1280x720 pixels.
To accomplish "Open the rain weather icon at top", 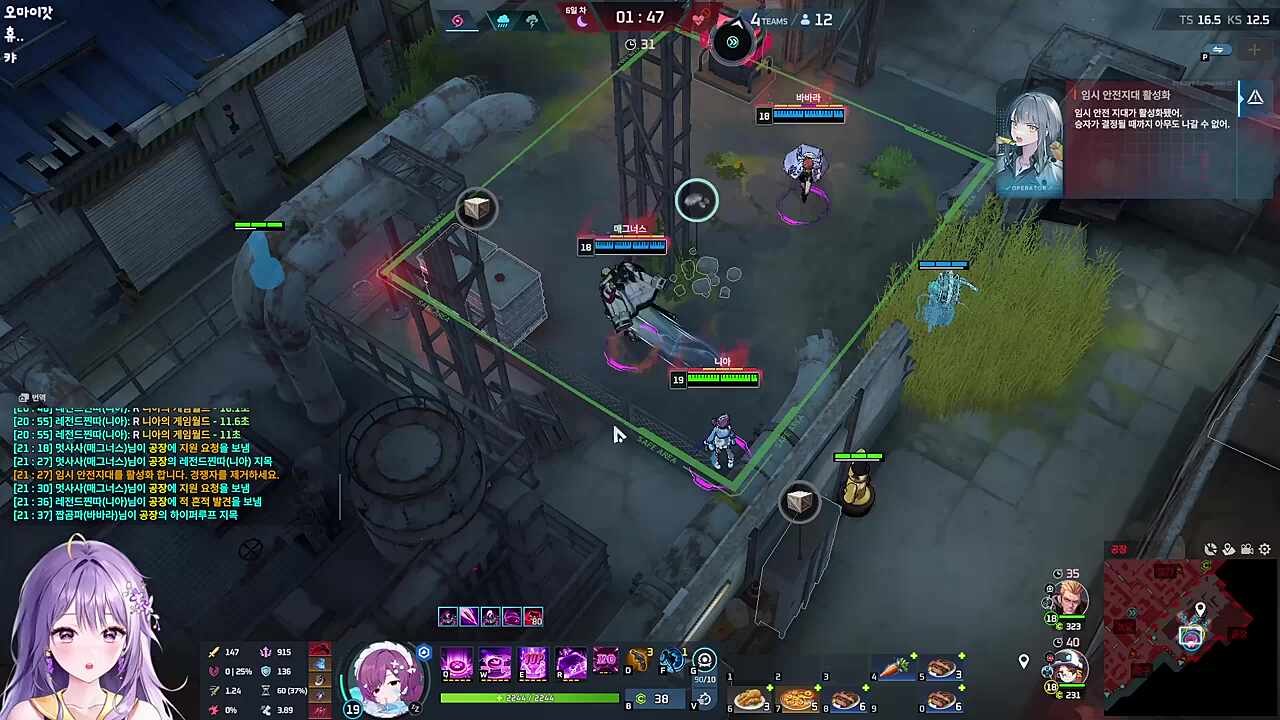I will 502,20.
